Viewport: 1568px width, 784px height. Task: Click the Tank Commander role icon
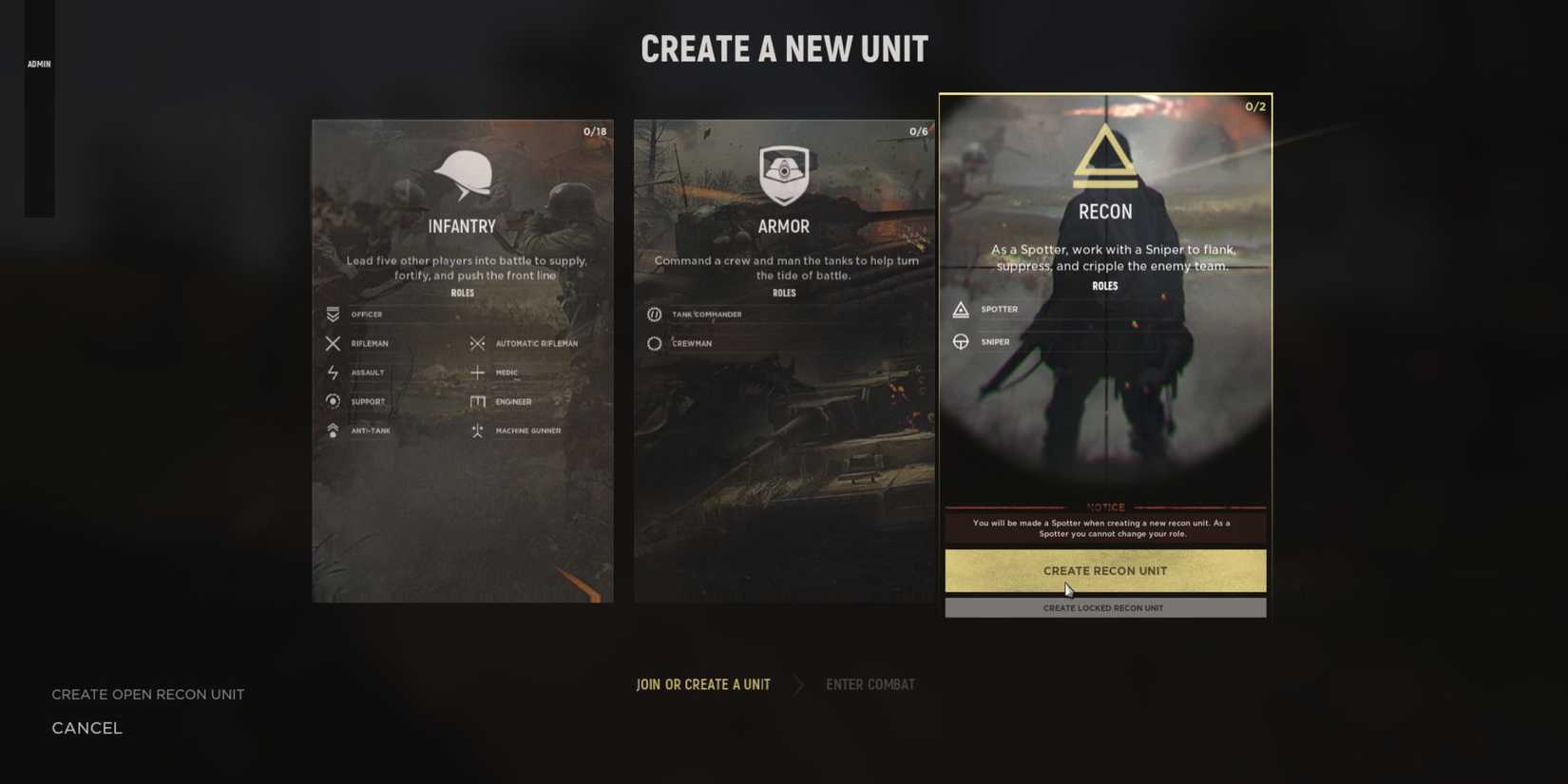pyautogui.click(x=654, y=315)
